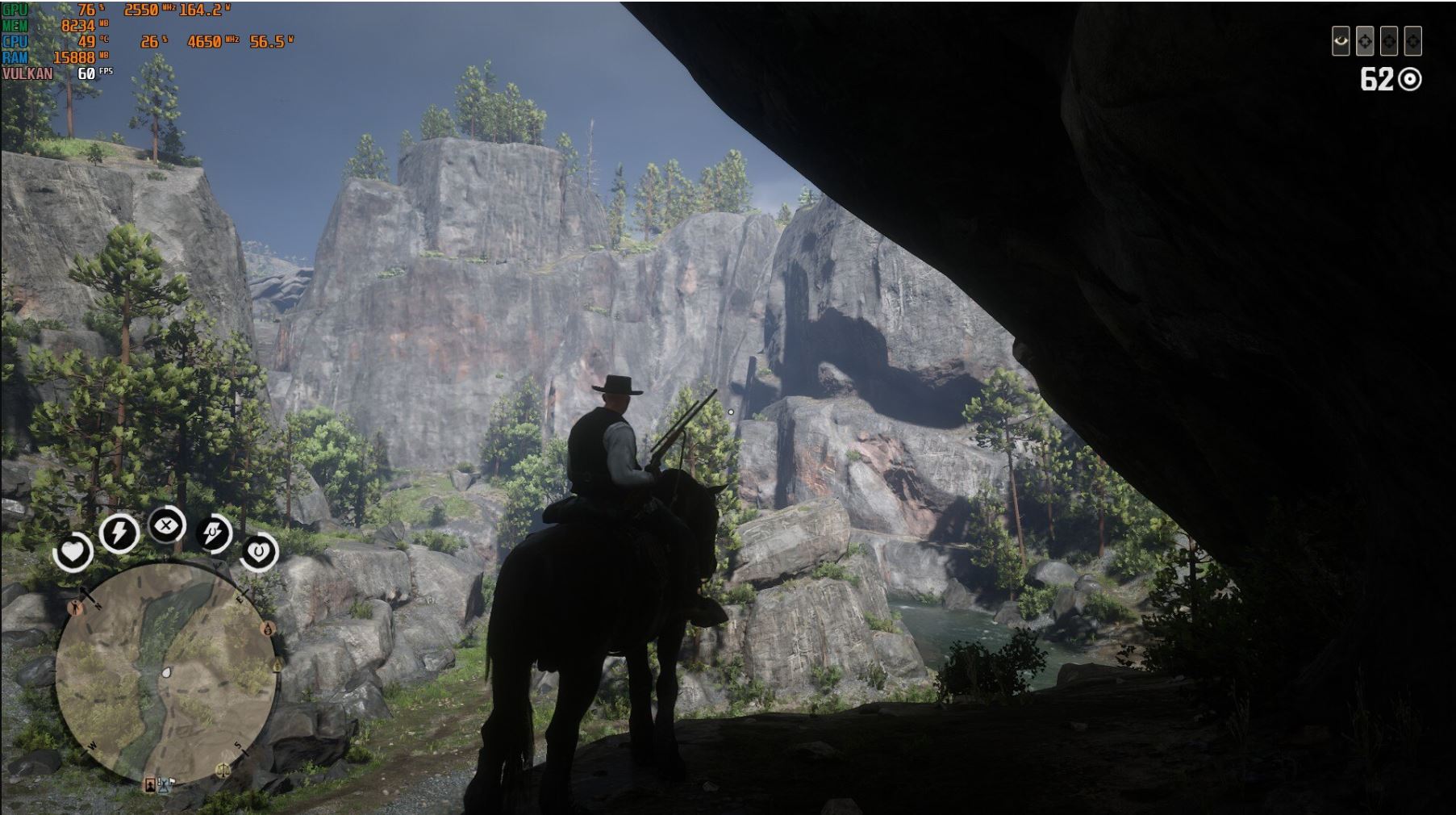1456x815 pixels.
Task: Select the horse stamina core icon
Action: coord(214,533)
